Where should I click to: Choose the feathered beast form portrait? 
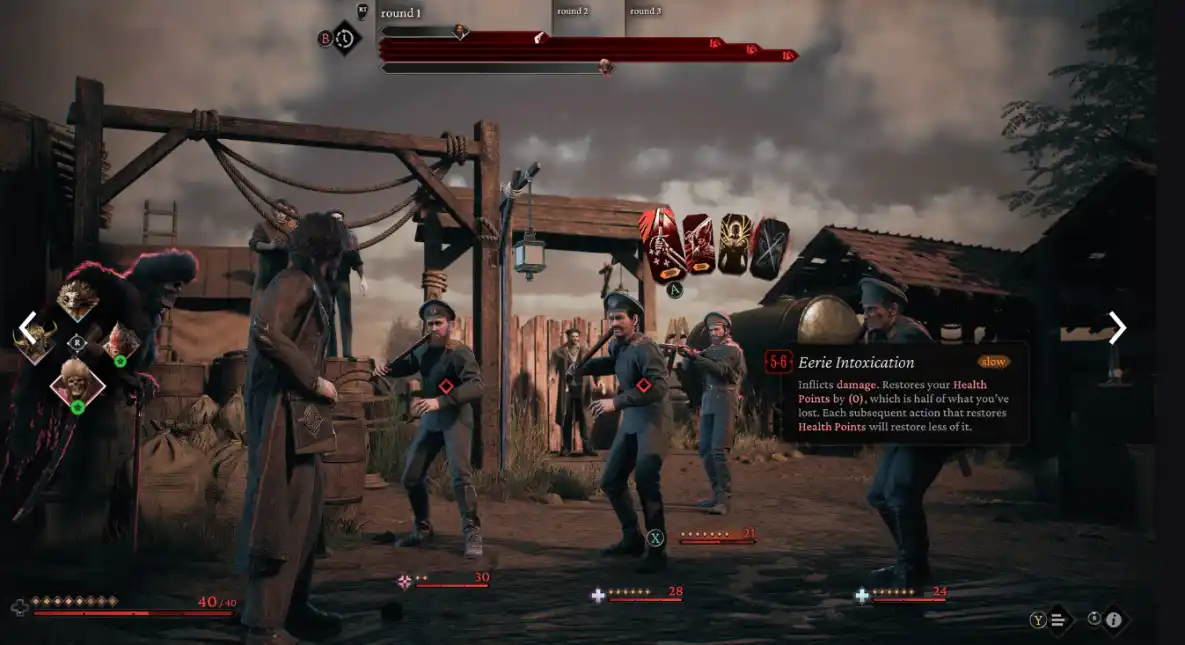[x=78, y=298]
